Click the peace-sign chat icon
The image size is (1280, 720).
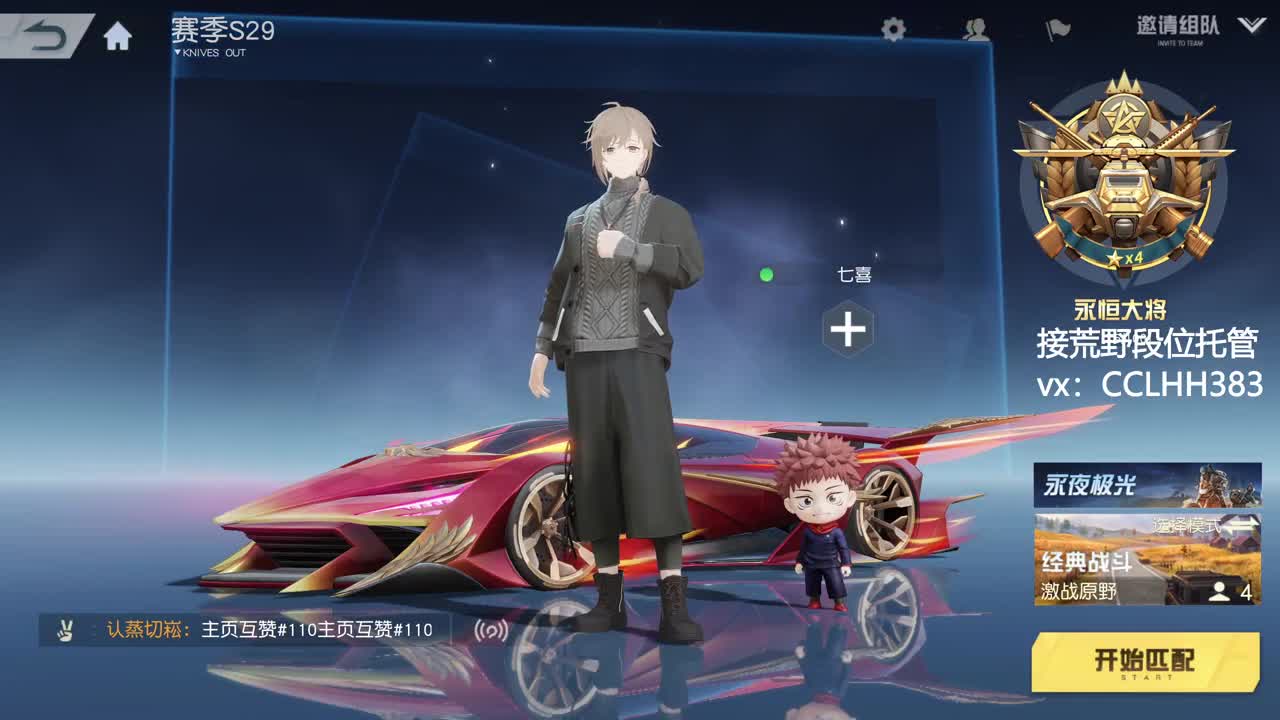point(63,629)
